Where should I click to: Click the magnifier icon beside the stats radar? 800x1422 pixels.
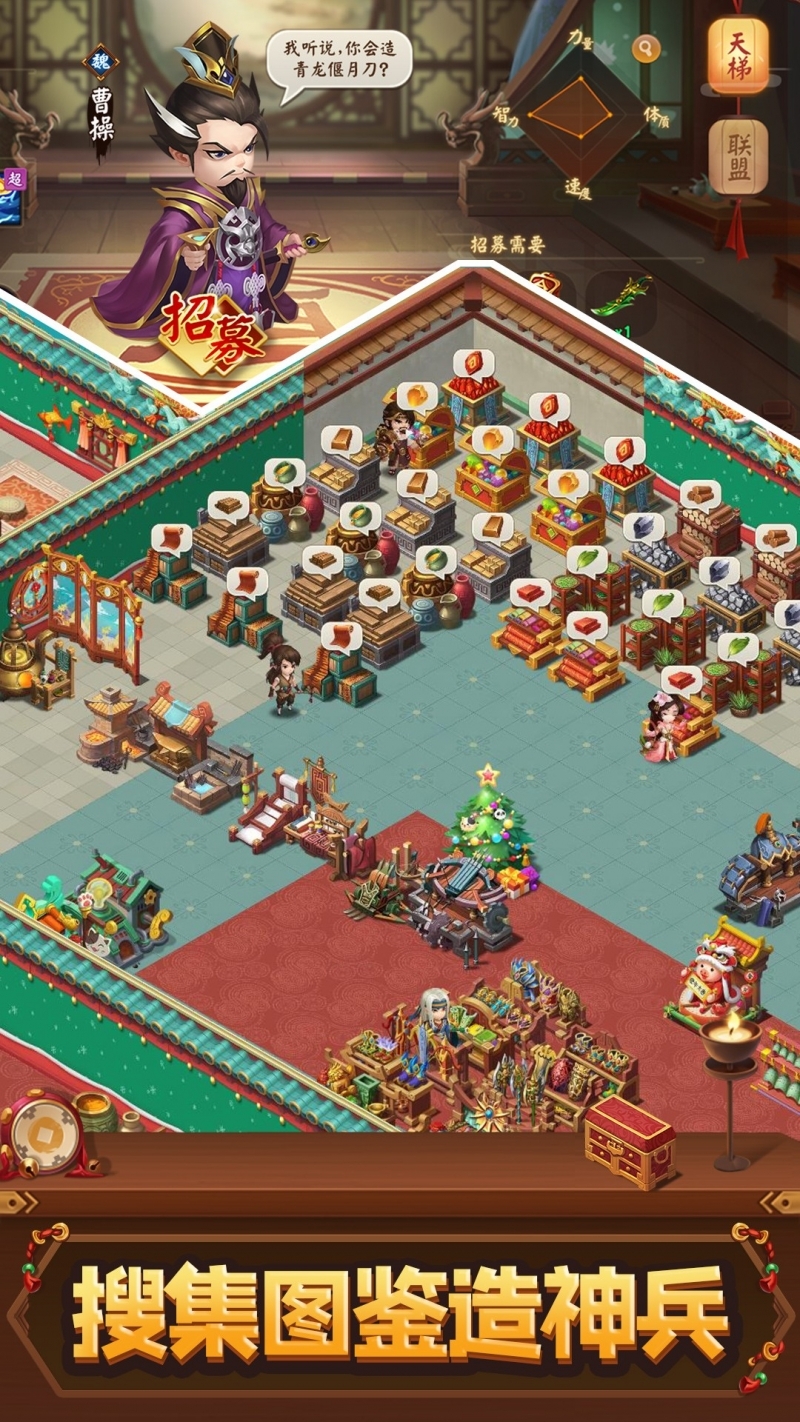[x=647, y=48]
